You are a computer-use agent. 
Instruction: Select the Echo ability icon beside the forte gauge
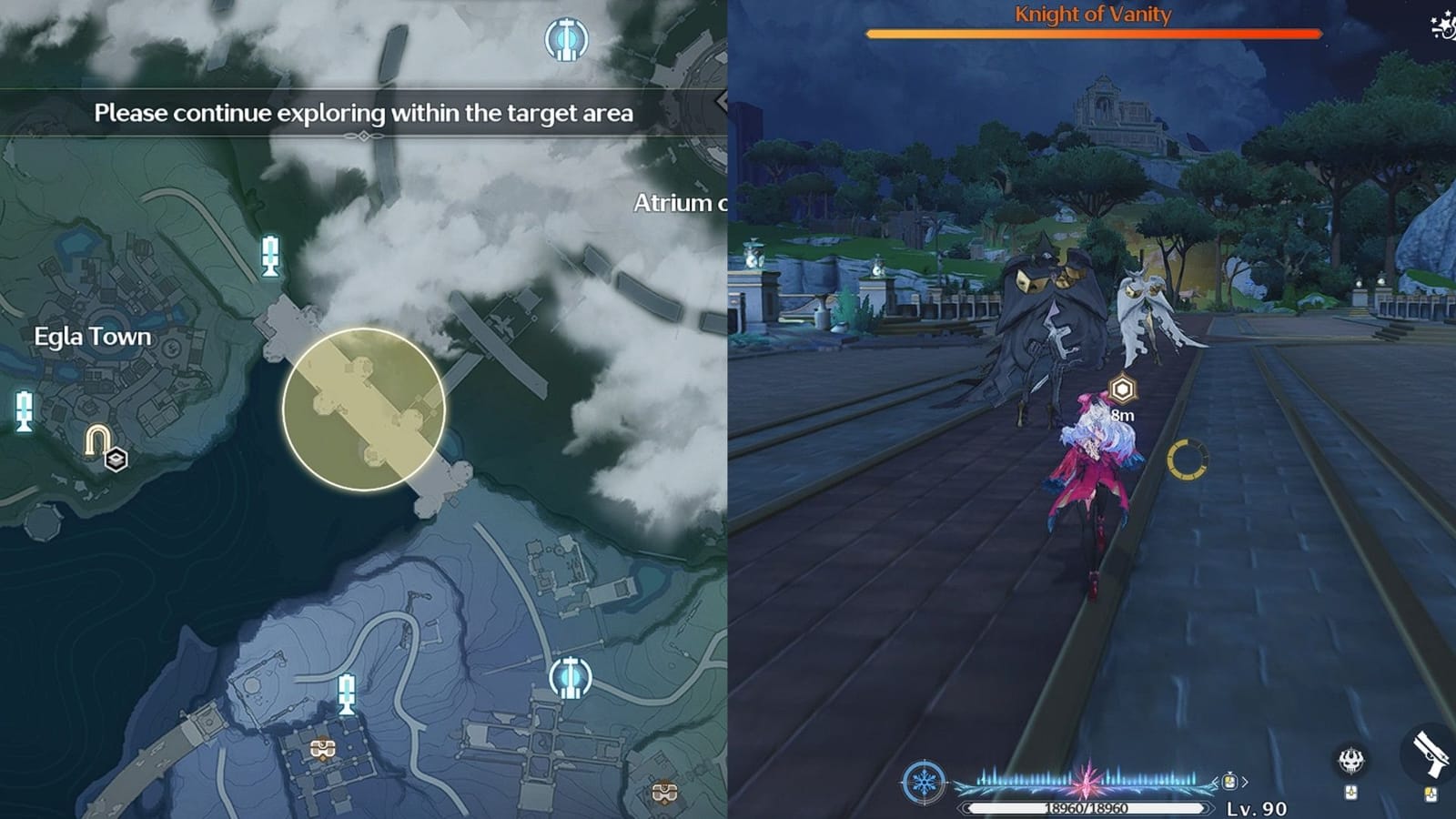pos(1230,782)
